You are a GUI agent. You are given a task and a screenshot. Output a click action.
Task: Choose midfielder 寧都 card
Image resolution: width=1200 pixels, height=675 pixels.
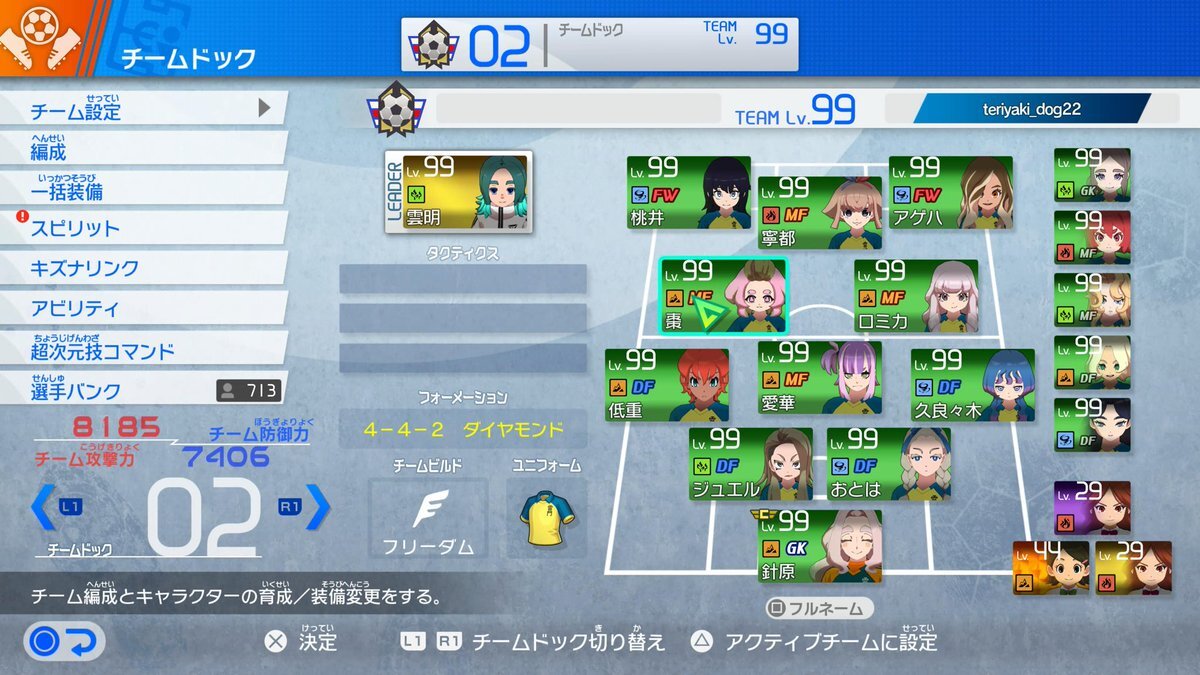(x=819, y=212)
